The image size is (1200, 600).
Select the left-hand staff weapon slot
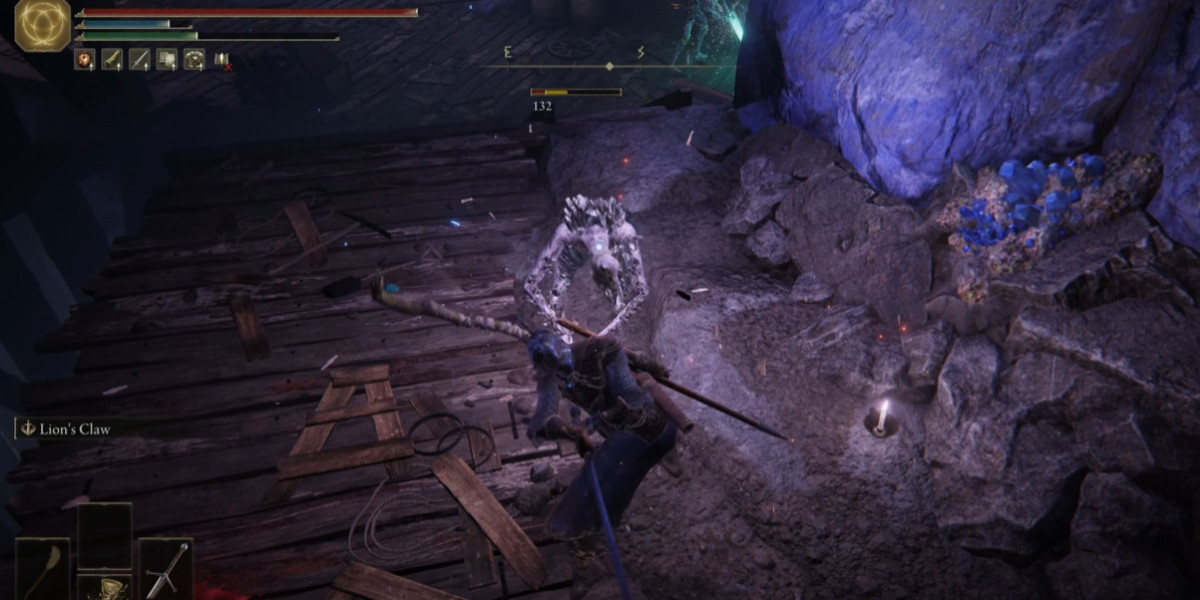point(43,569)
